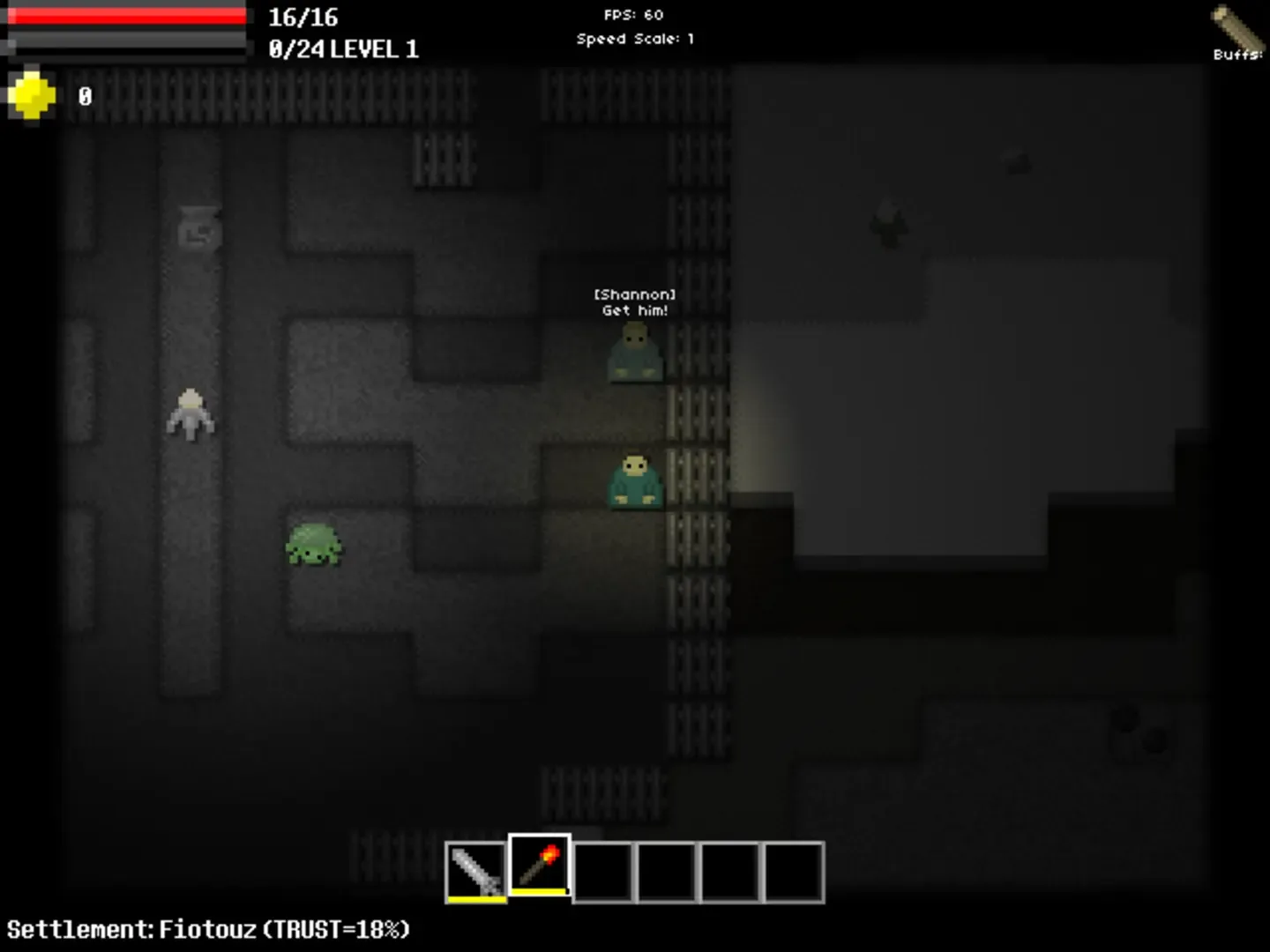
Task: Select the torch in the hotbar
Action: (x=541, y=870)
